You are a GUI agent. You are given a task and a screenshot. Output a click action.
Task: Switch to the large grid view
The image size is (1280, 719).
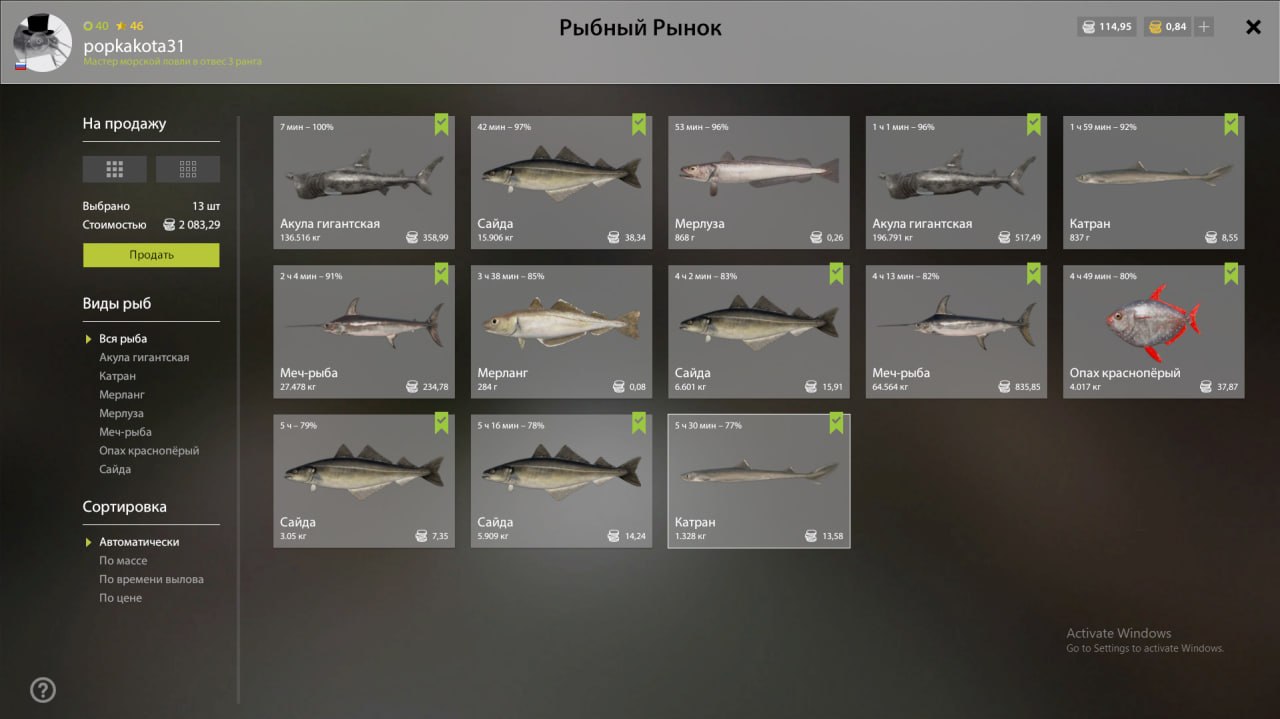(114, 169)
